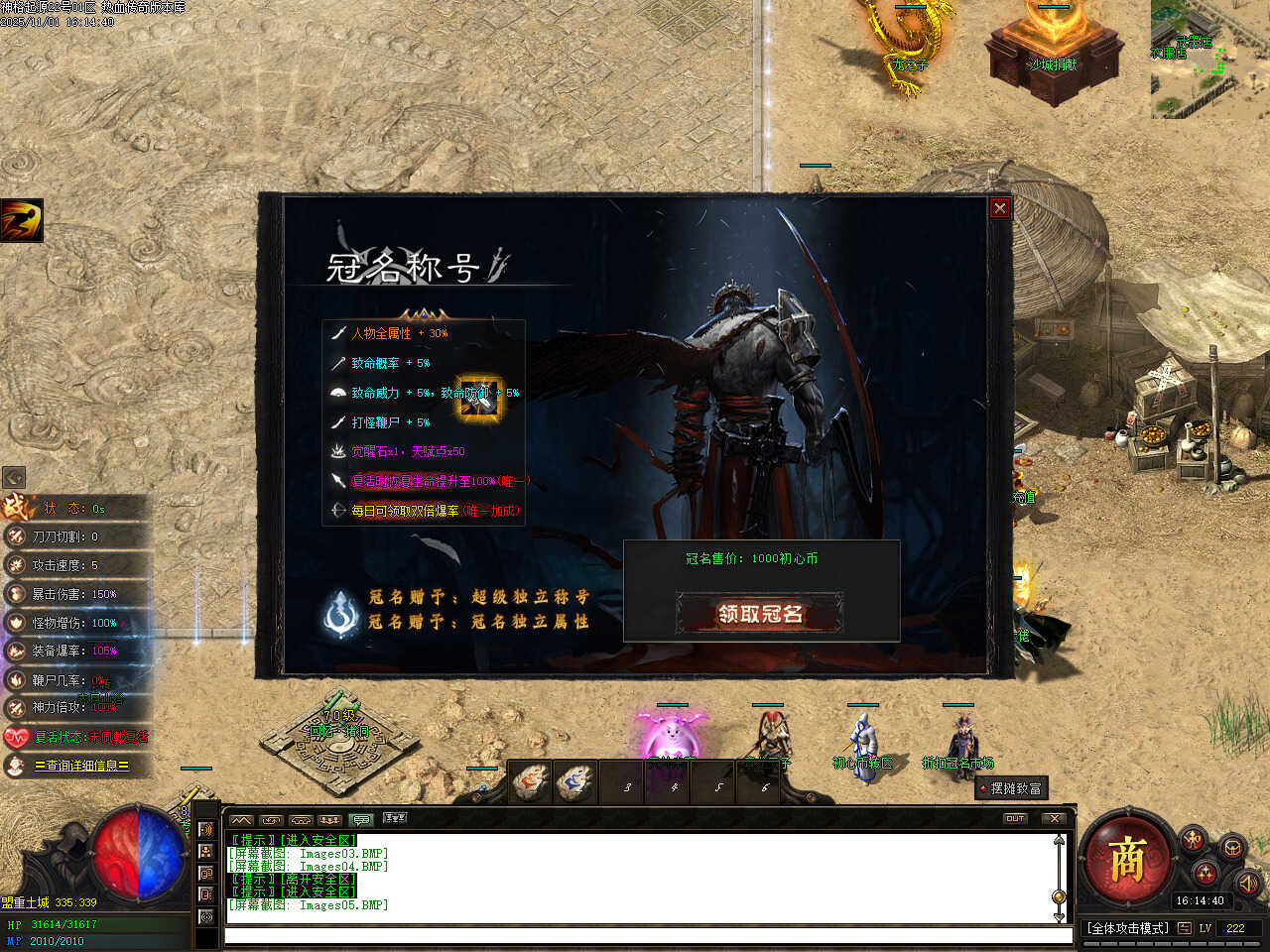Close the 冠名称号 title window
The image size is (1270, 952).
click(x=999, y=207)
